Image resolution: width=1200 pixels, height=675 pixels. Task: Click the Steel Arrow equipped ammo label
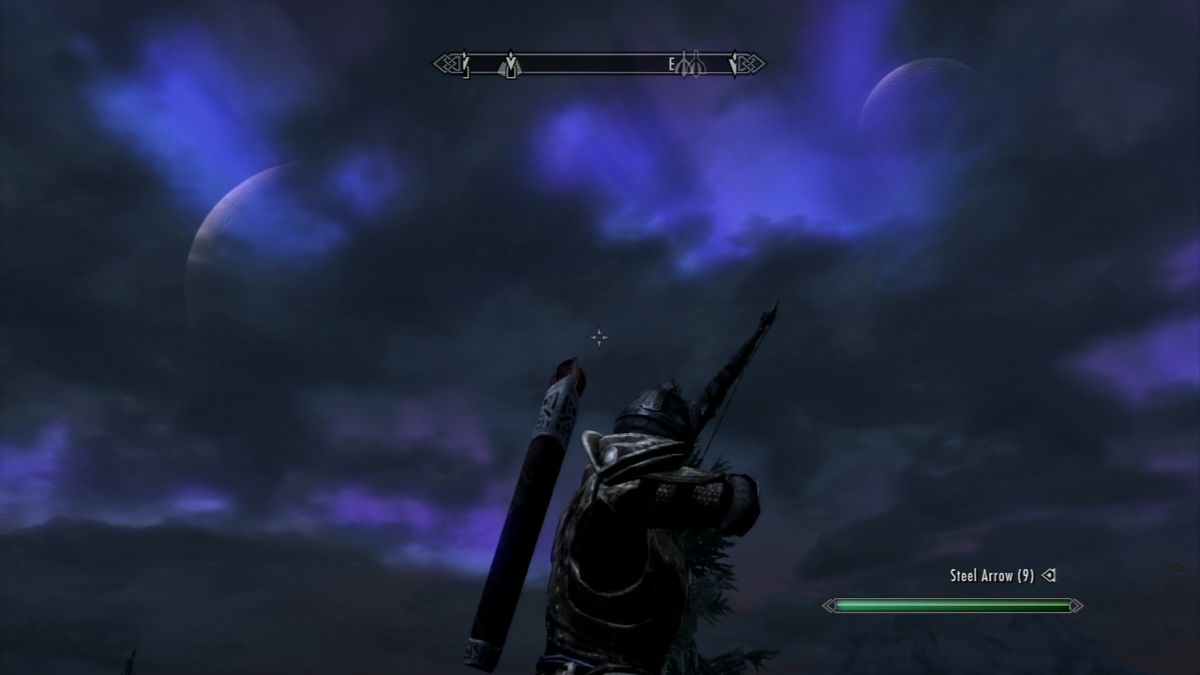click(991, 576)
